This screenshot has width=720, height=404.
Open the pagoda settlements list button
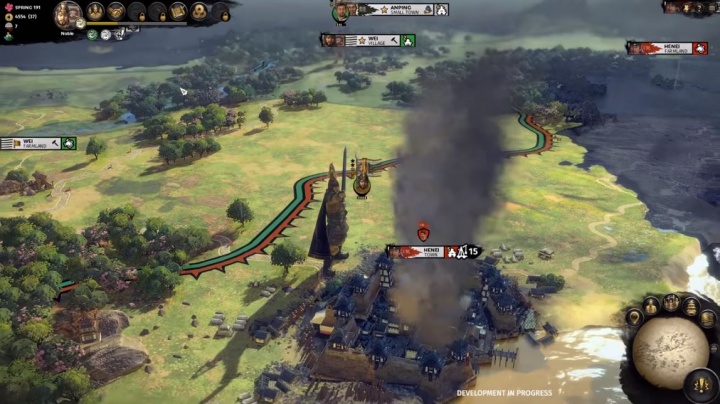click(x=690, y=306)
